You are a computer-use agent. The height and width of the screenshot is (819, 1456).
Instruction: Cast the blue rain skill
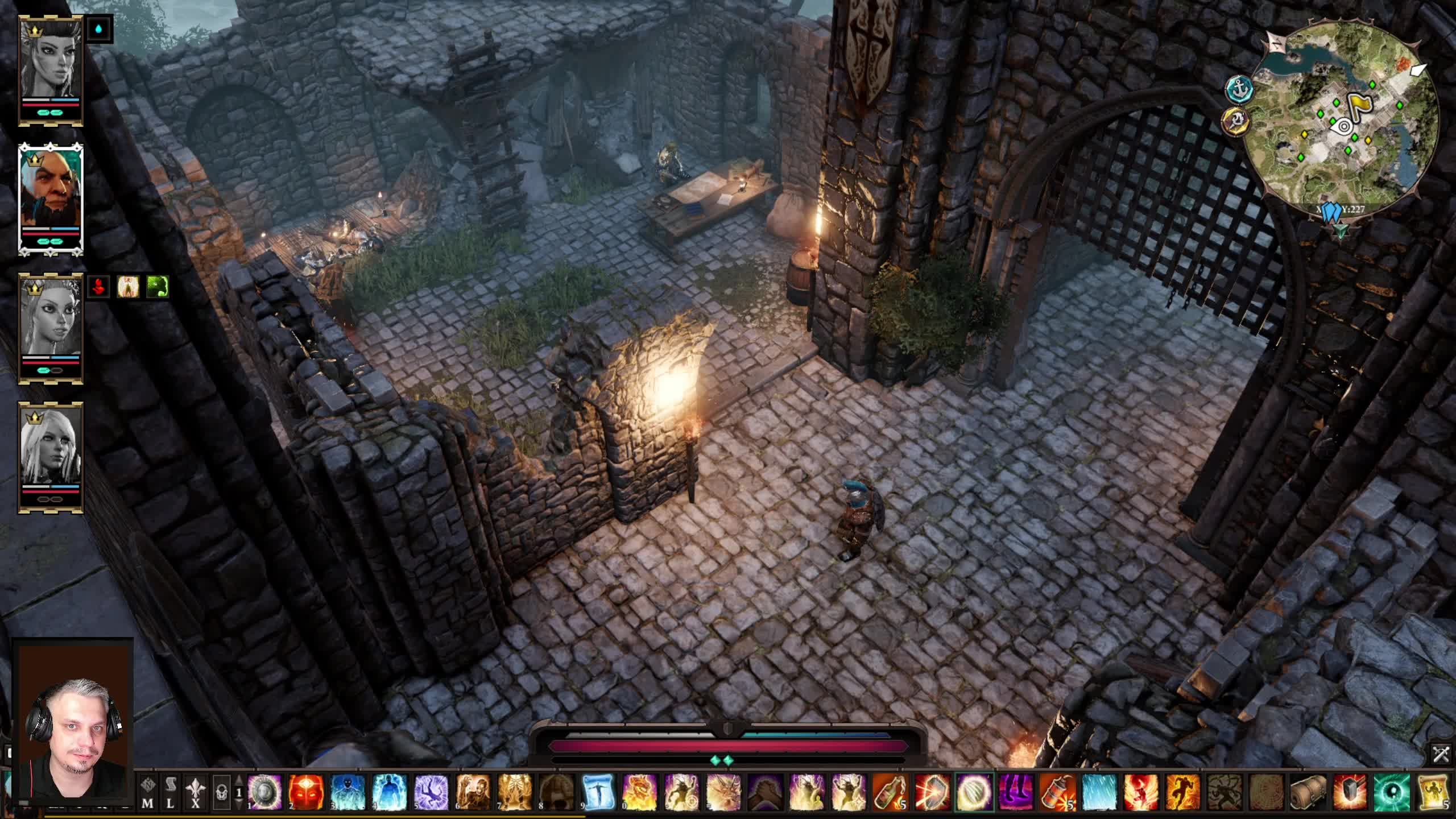pyautogui.click(x=1099, y=793)
